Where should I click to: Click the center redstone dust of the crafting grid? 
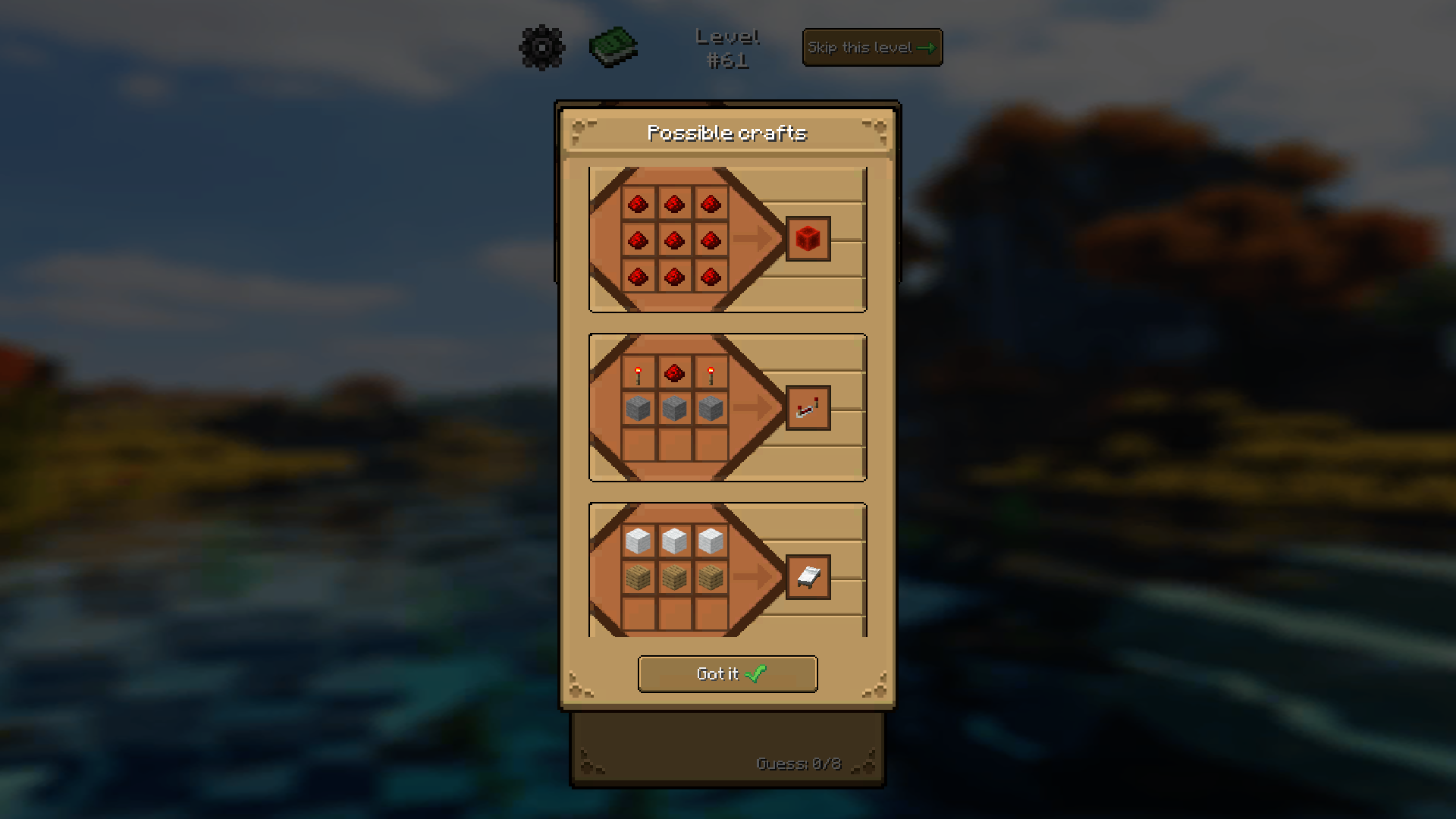pos(675,240)
